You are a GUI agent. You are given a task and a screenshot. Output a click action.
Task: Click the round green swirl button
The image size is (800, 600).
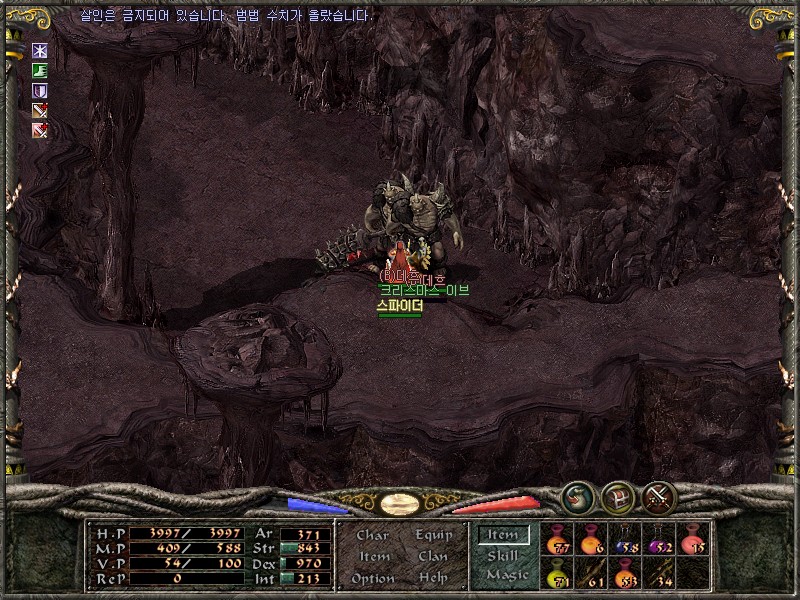pyautogui.click(x=577, y=496)
